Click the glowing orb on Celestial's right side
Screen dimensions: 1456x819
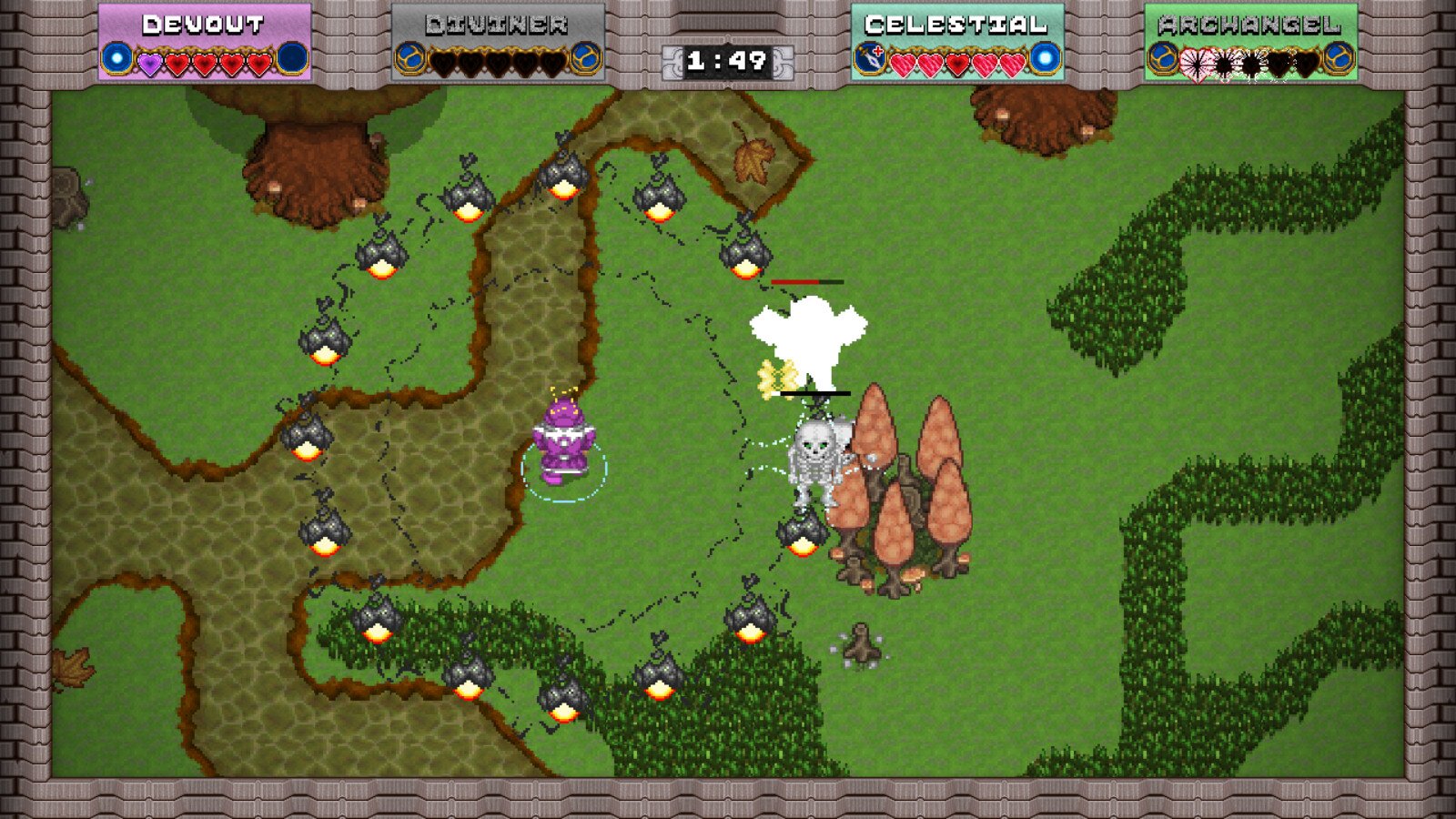1045,58
